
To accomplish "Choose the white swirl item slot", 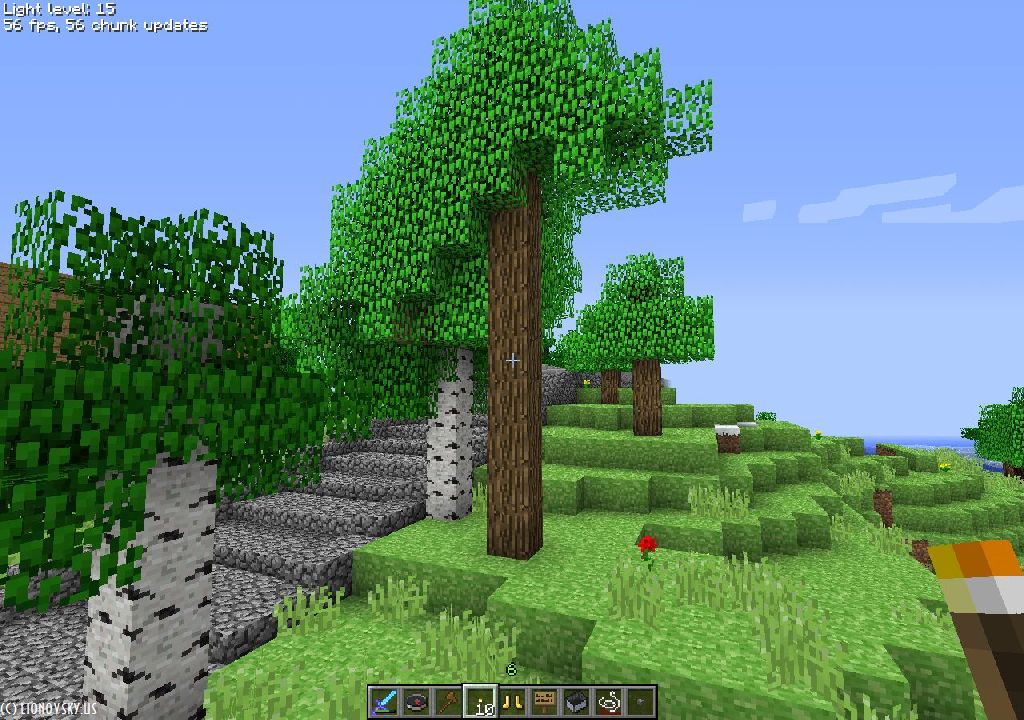I will [x=608, y=702].
